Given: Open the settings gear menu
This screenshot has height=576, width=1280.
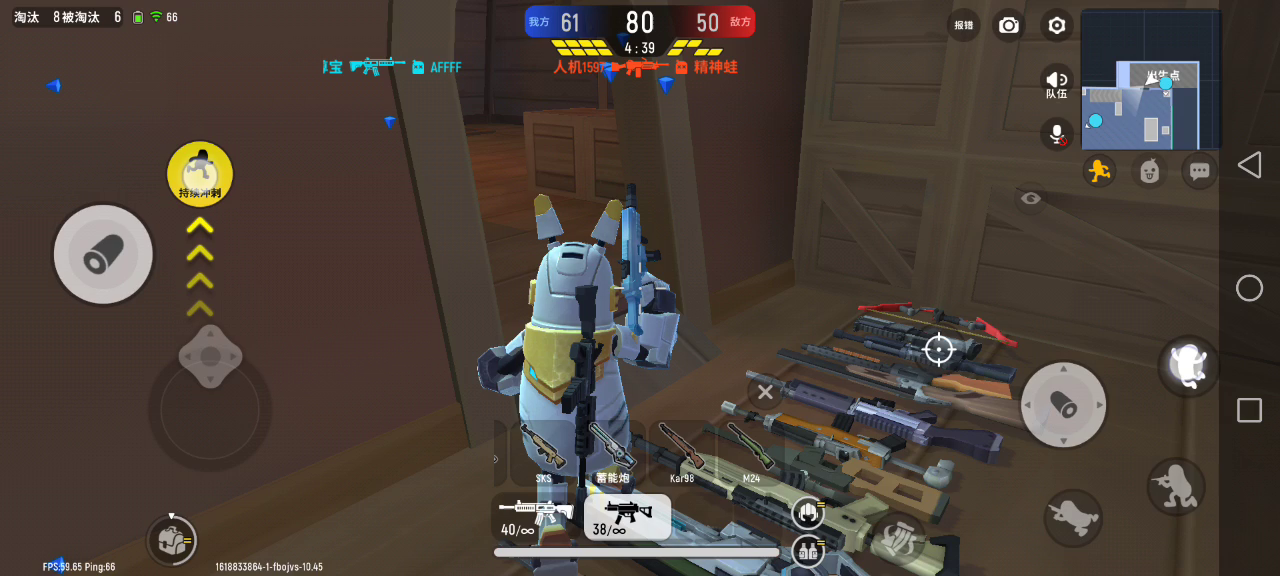Looking at the screenshot, I should coord(1057,26).
